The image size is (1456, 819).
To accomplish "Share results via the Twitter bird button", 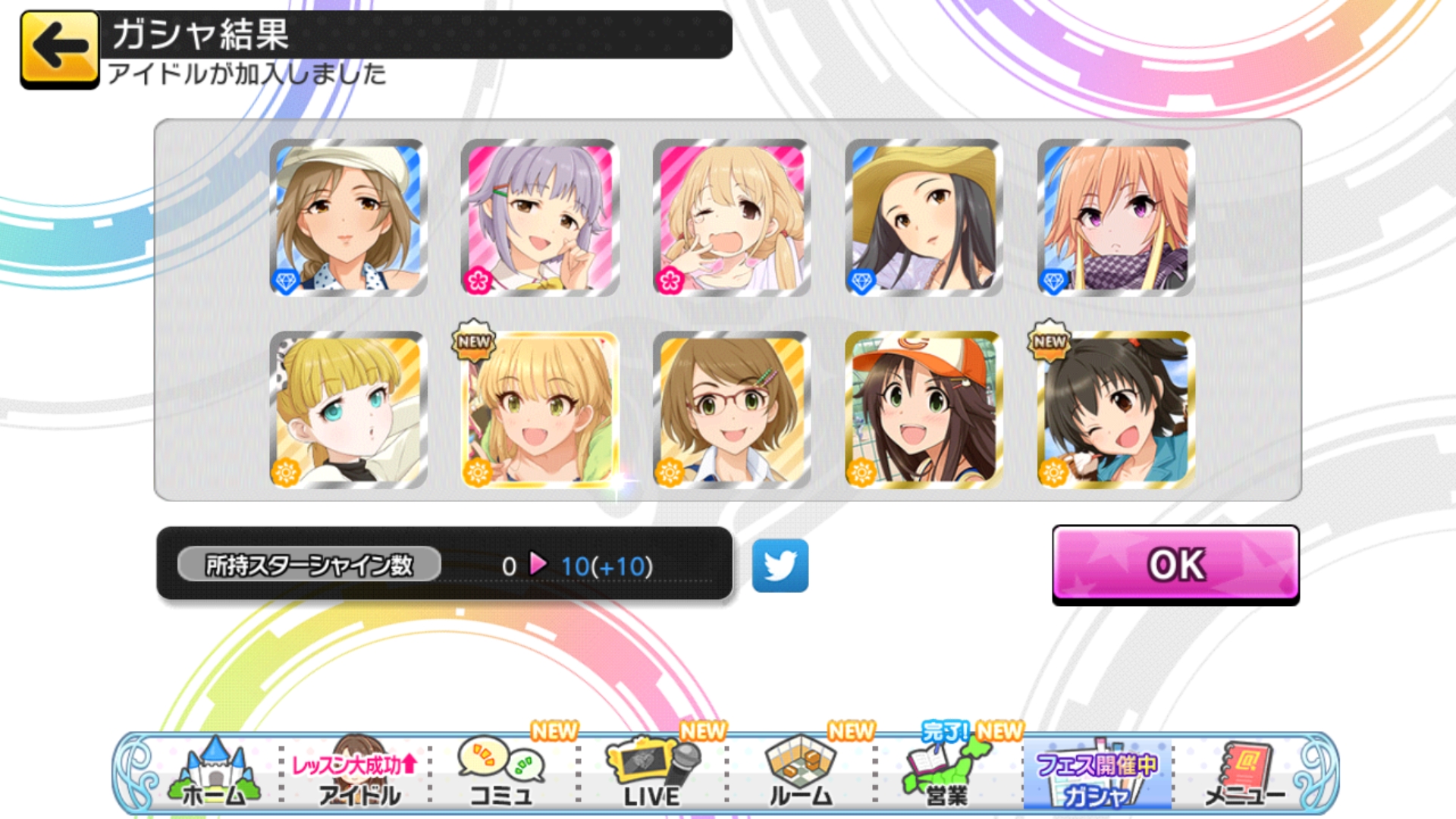I will 780,566.
